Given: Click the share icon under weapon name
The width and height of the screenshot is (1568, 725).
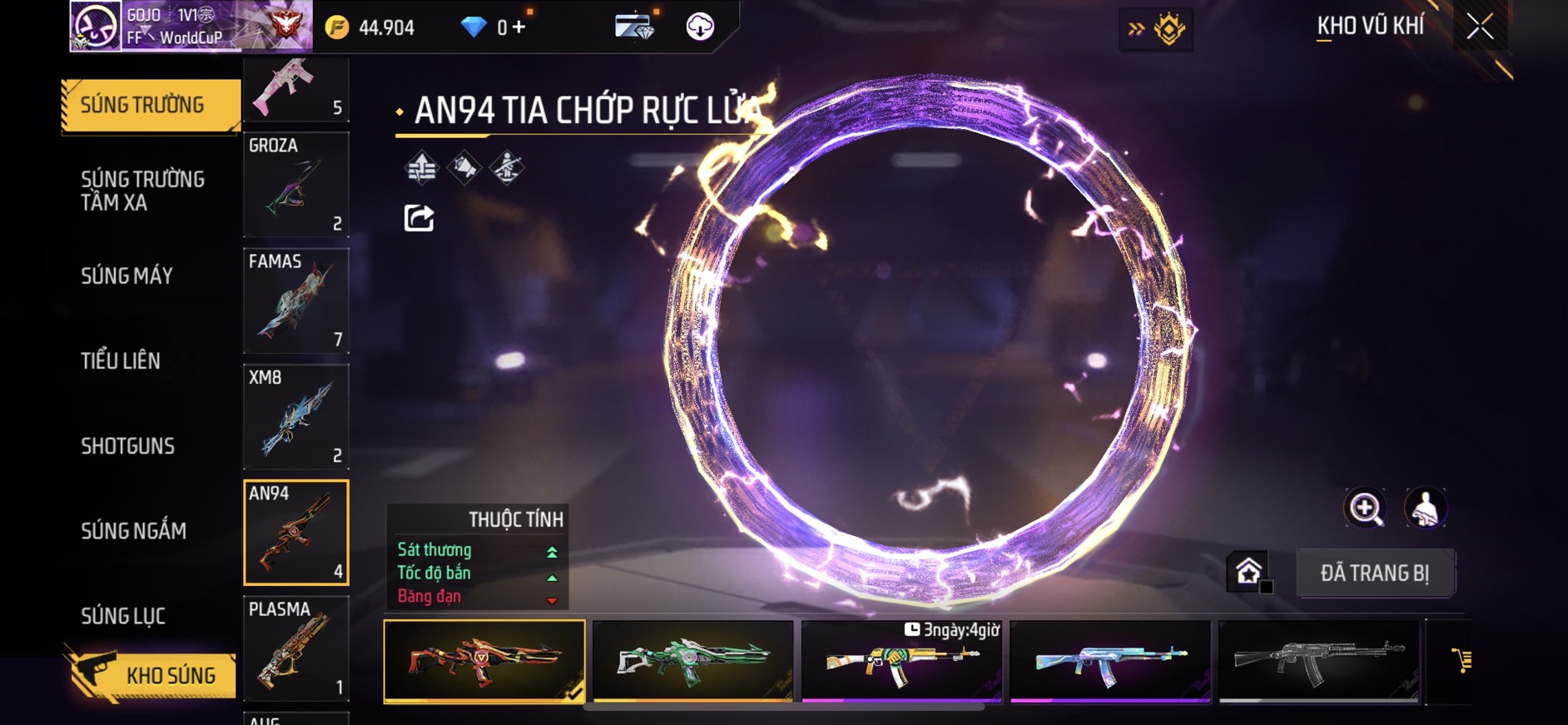Looking at the screenshot, I should [419, 218].
